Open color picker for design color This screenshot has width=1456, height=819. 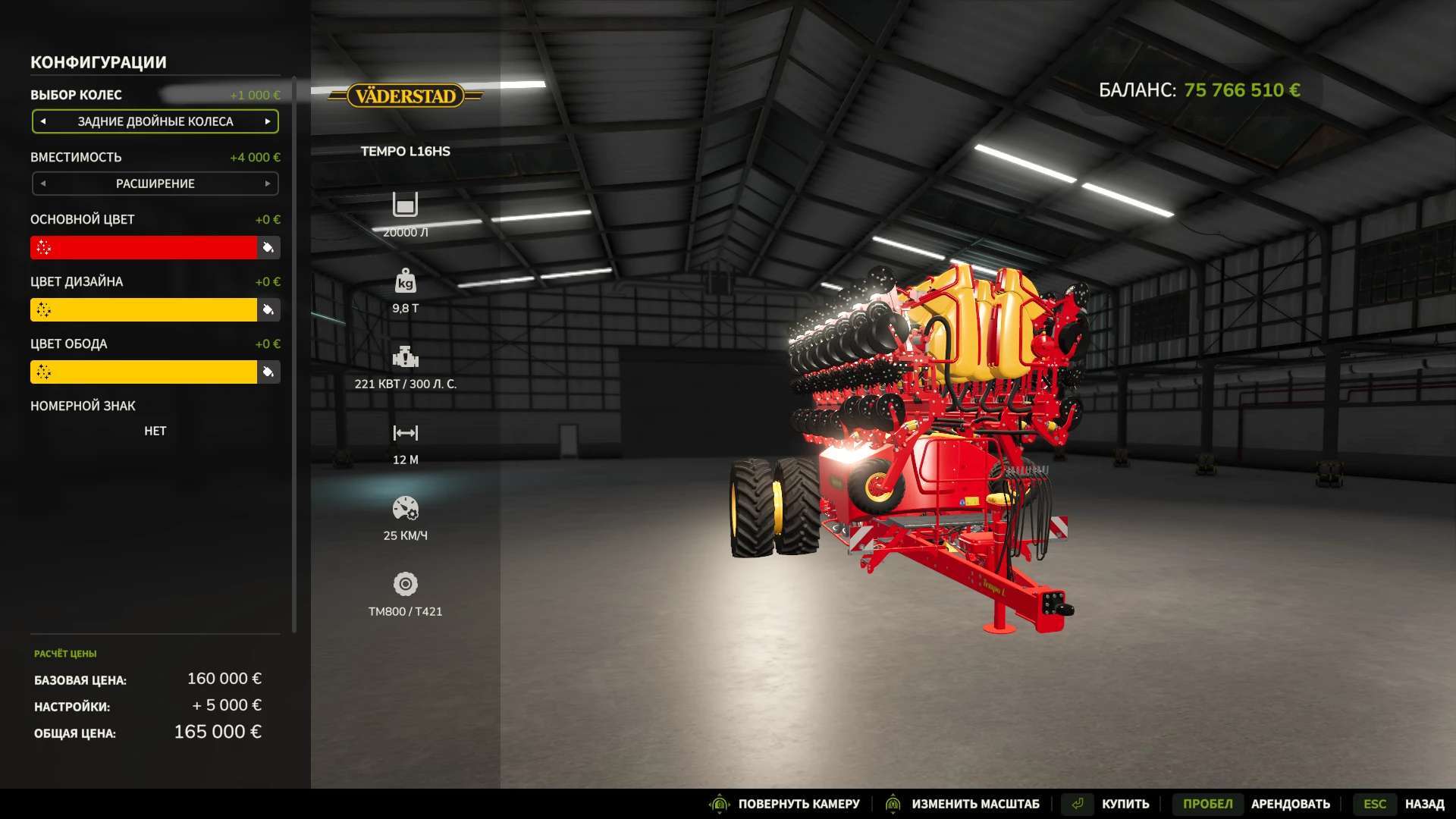click(x=268, y=309)
